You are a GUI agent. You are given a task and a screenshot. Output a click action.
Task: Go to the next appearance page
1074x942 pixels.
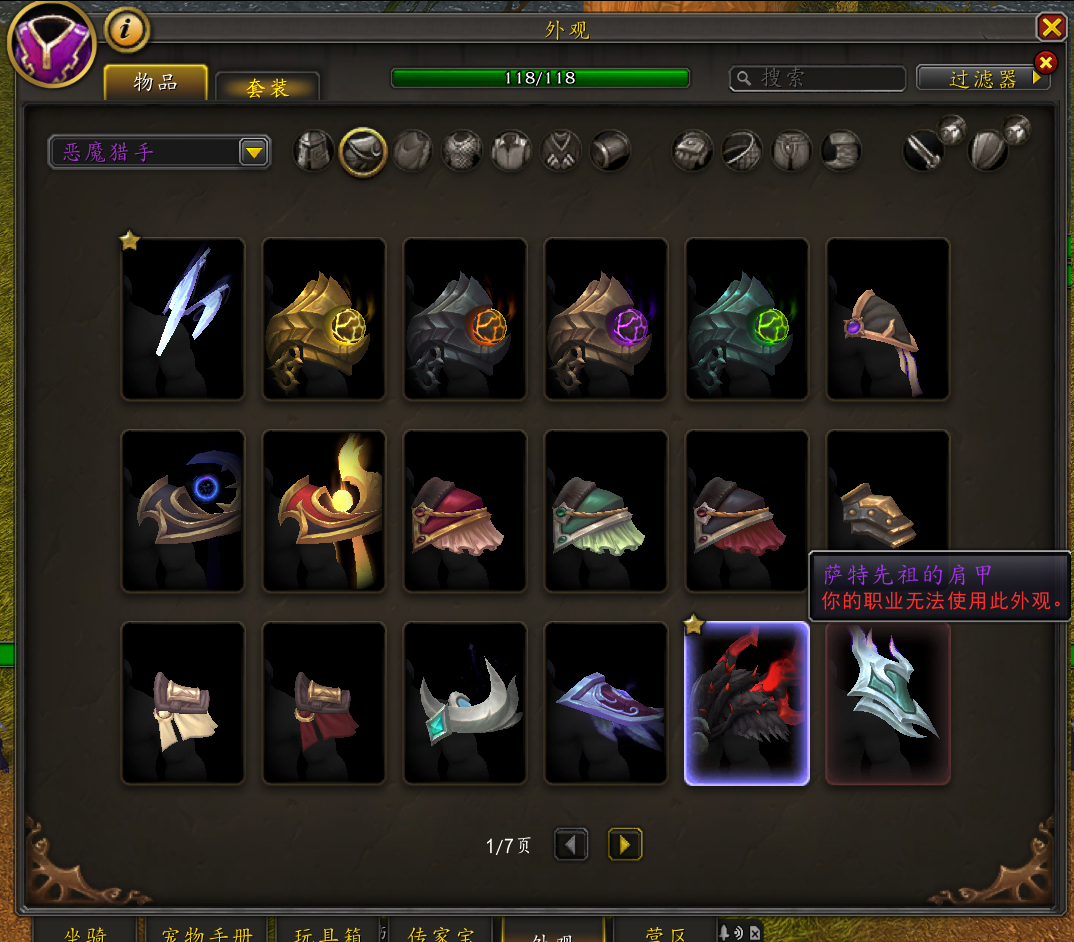pyautogui.click(x=625, y=845)
